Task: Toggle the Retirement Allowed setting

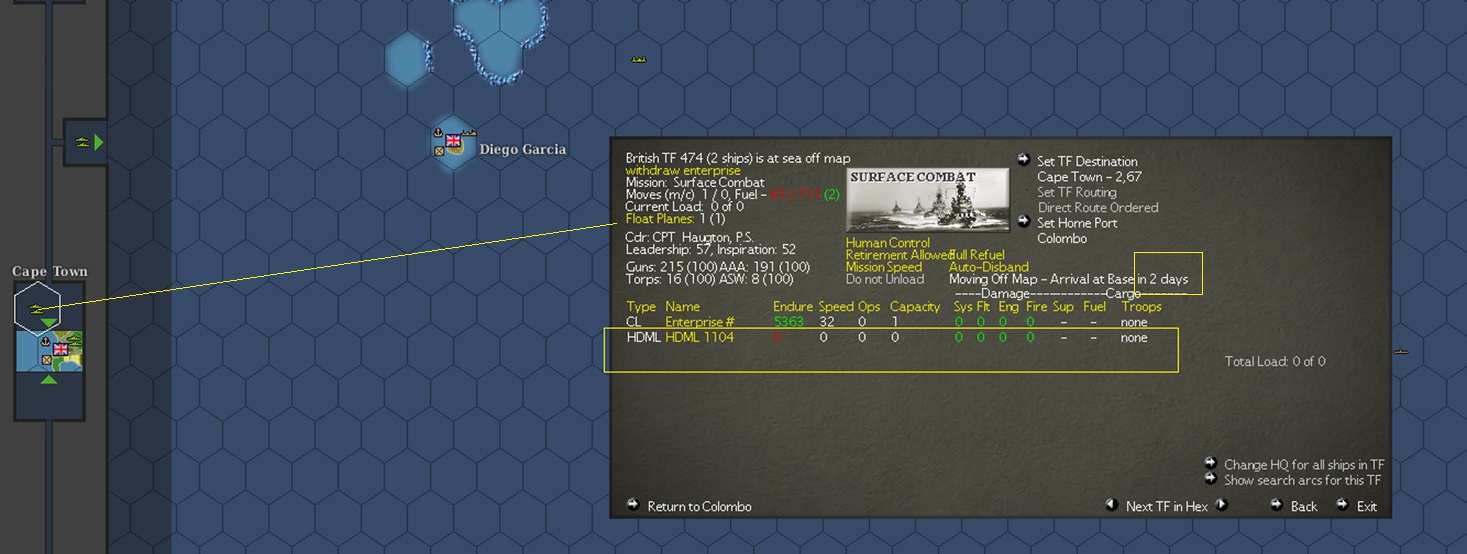Action: [897, 255]
